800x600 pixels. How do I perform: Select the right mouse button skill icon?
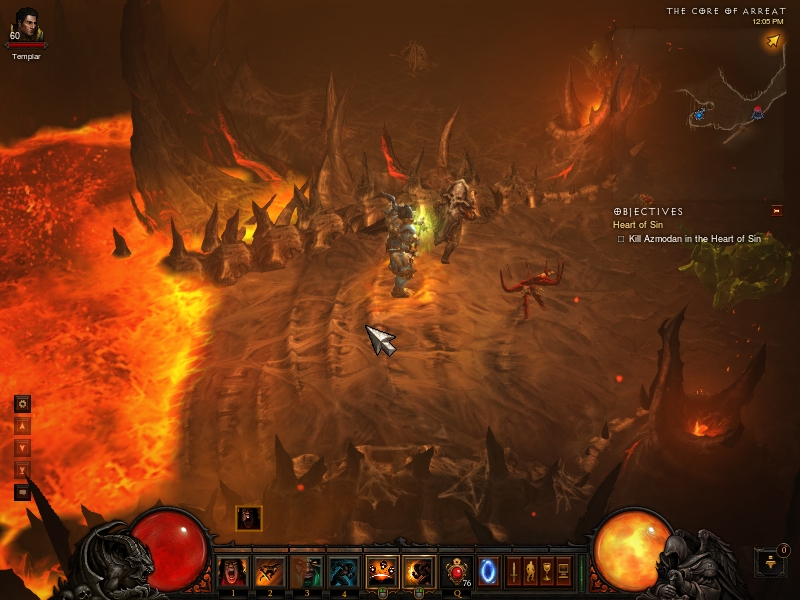(x=419, y=572)
